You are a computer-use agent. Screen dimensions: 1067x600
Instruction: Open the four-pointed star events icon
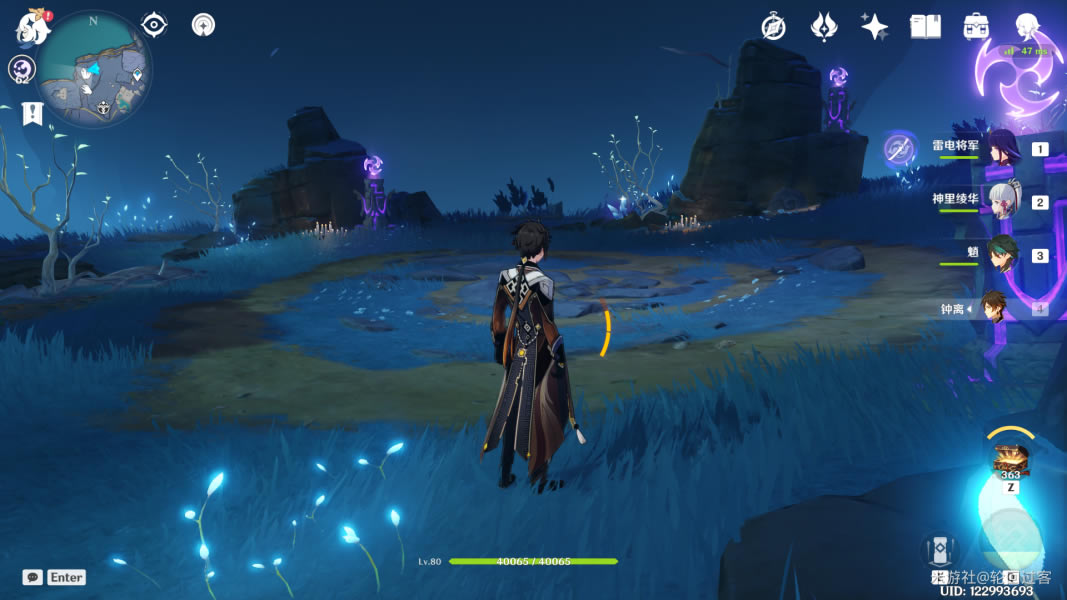874,27
